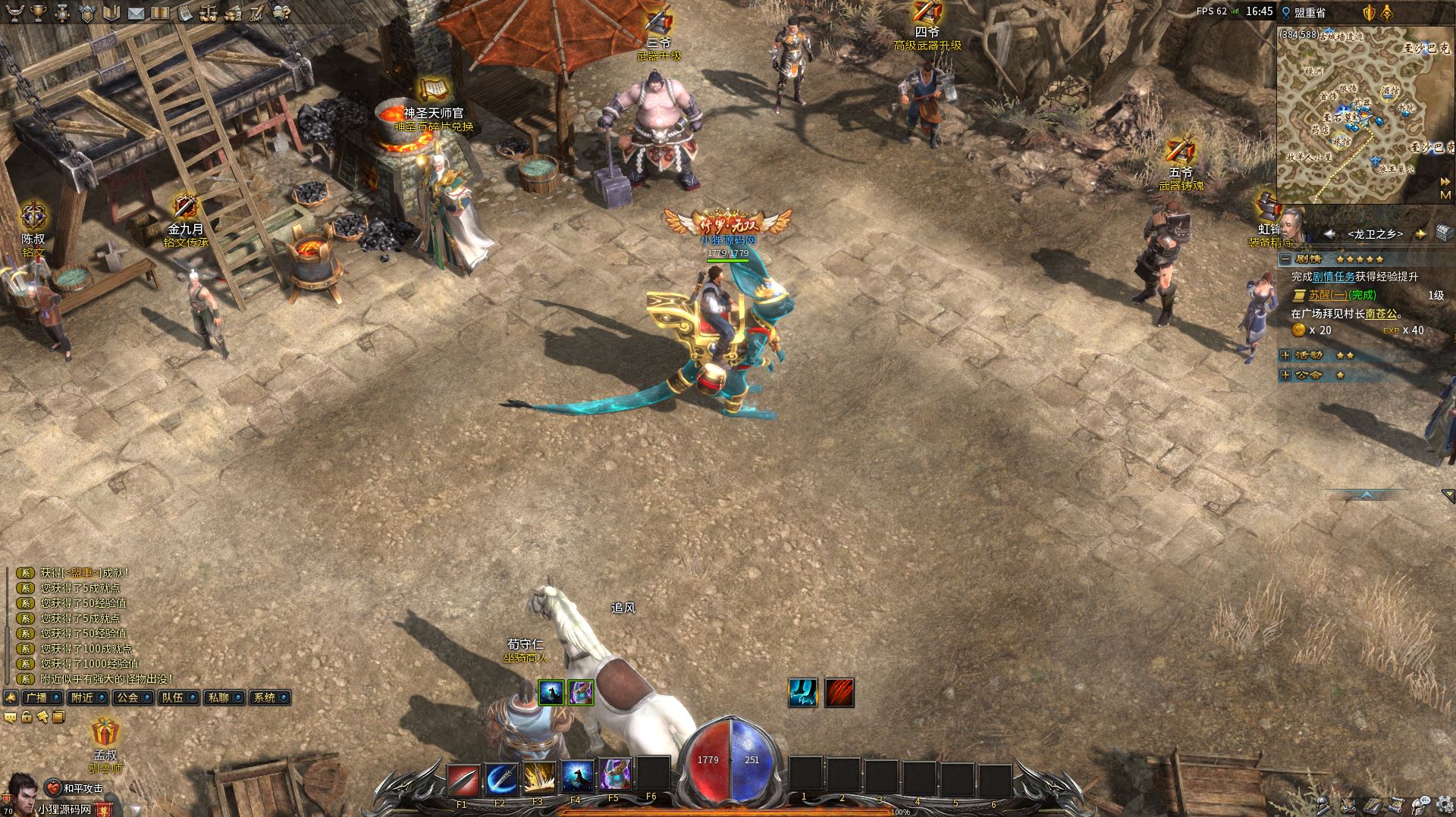The height and width of the screenshot is (817, 1456).
Task: Click the 南苍公 quest target link
Action: coord(1380,313)
